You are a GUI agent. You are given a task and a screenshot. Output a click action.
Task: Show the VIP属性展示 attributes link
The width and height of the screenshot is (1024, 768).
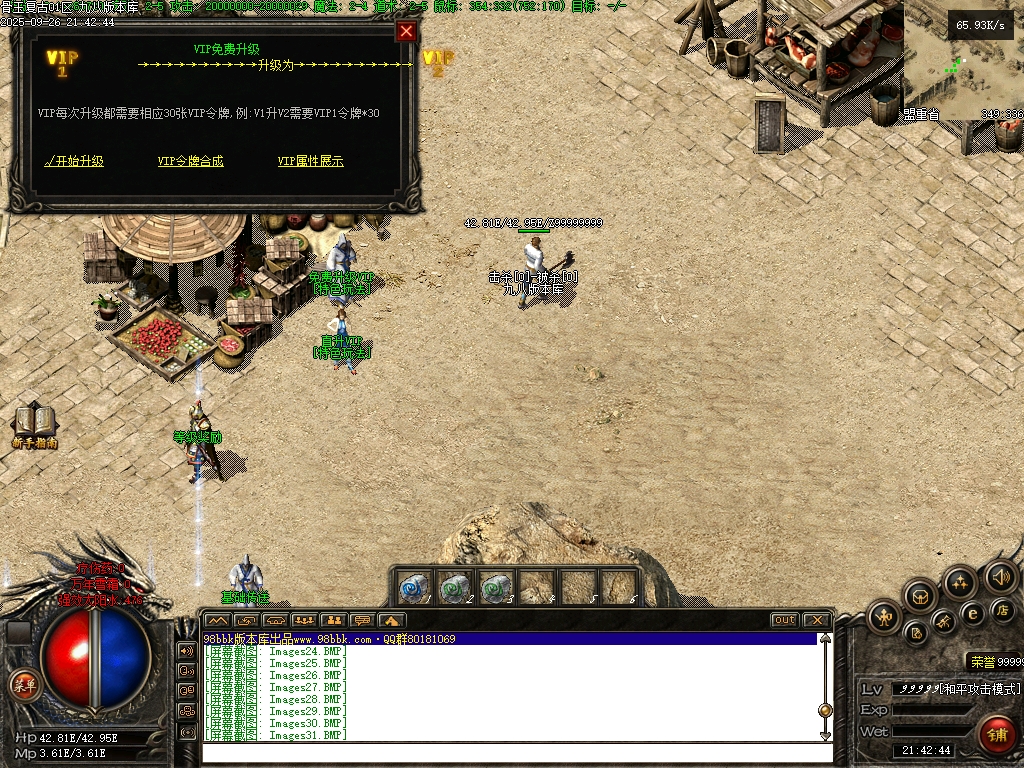pos(310,161)
